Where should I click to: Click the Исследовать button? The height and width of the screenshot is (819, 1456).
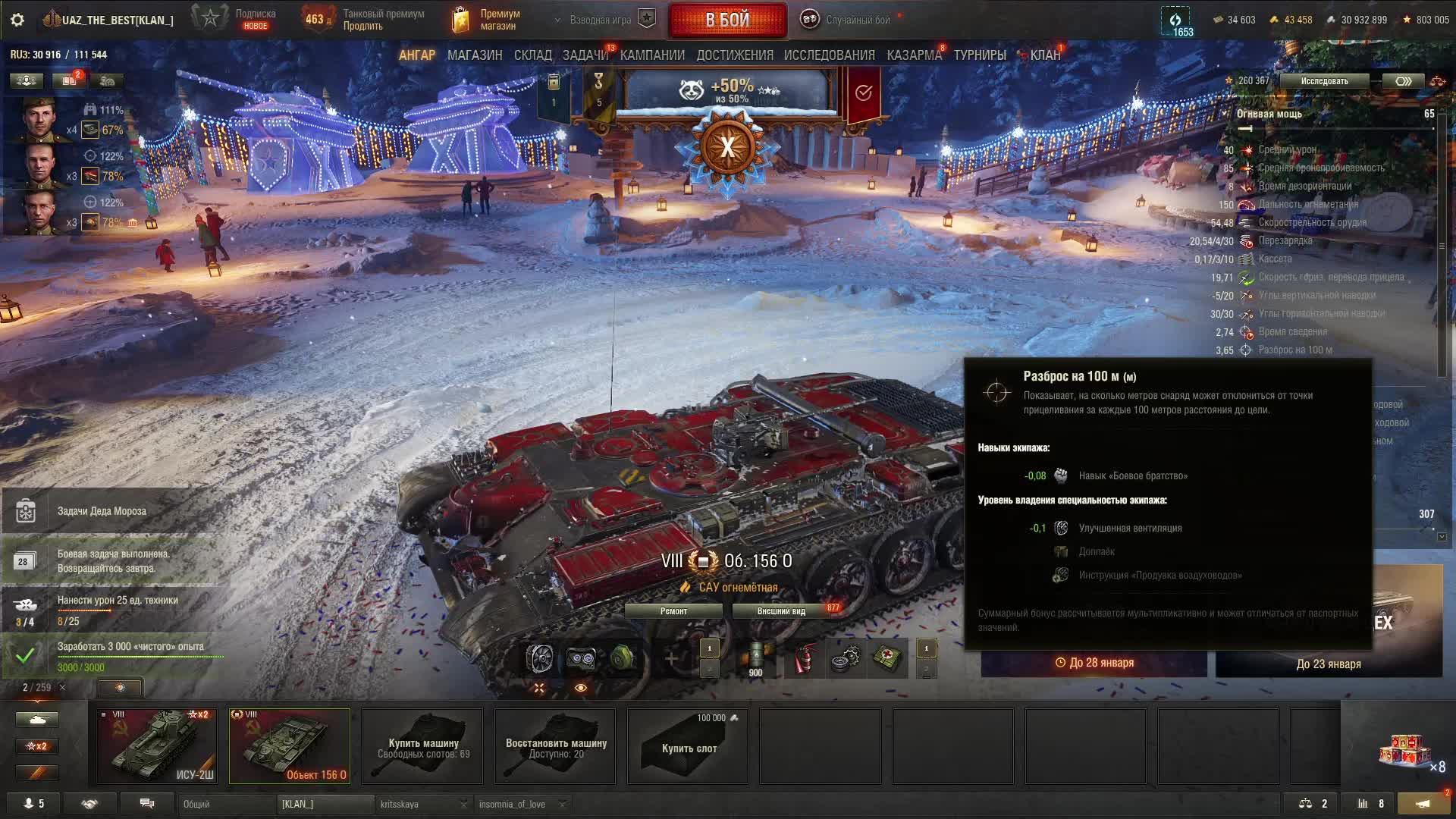[1324, 81]
